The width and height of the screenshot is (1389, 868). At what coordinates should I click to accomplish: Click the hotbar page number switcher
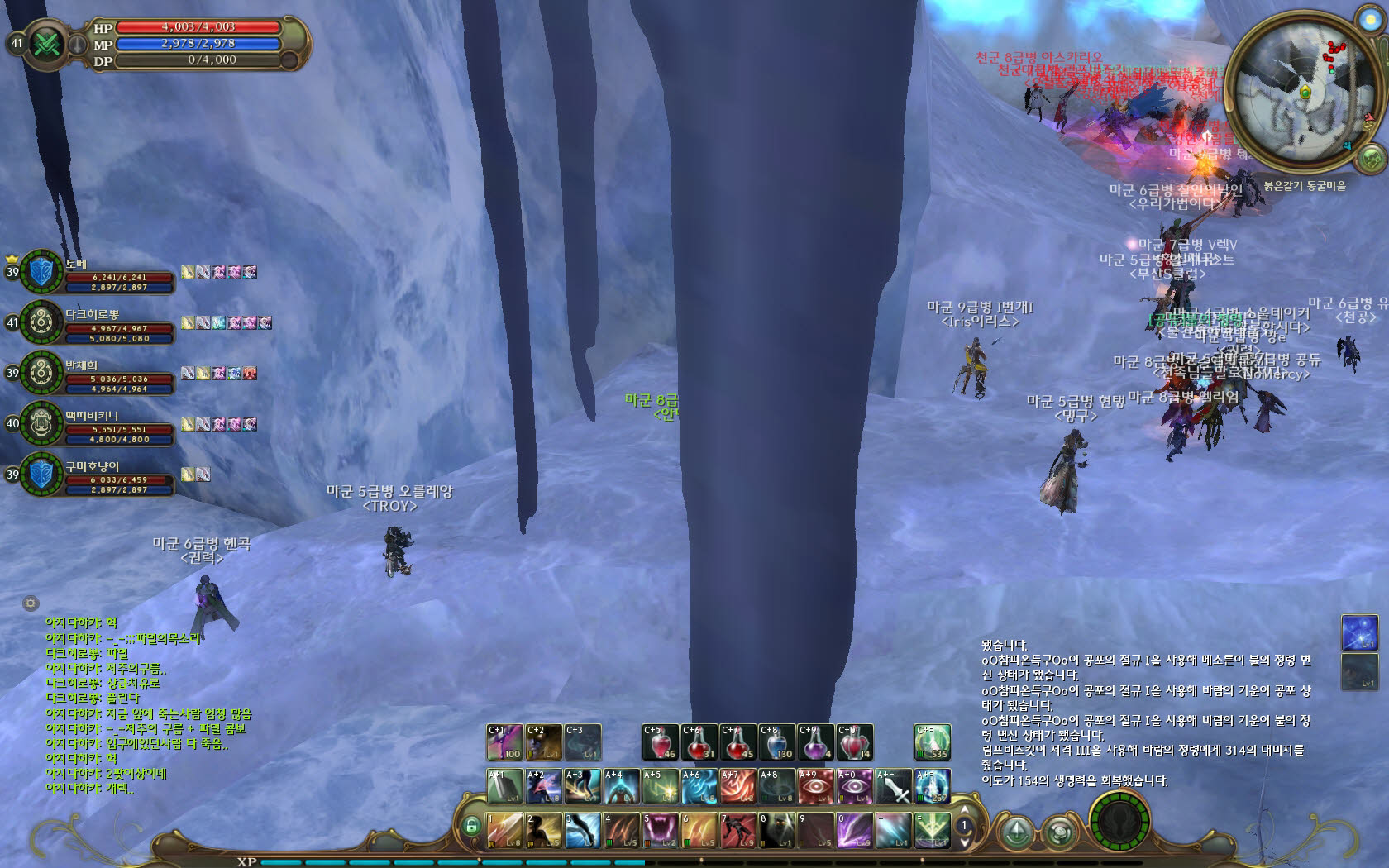[x=963, y=825]
